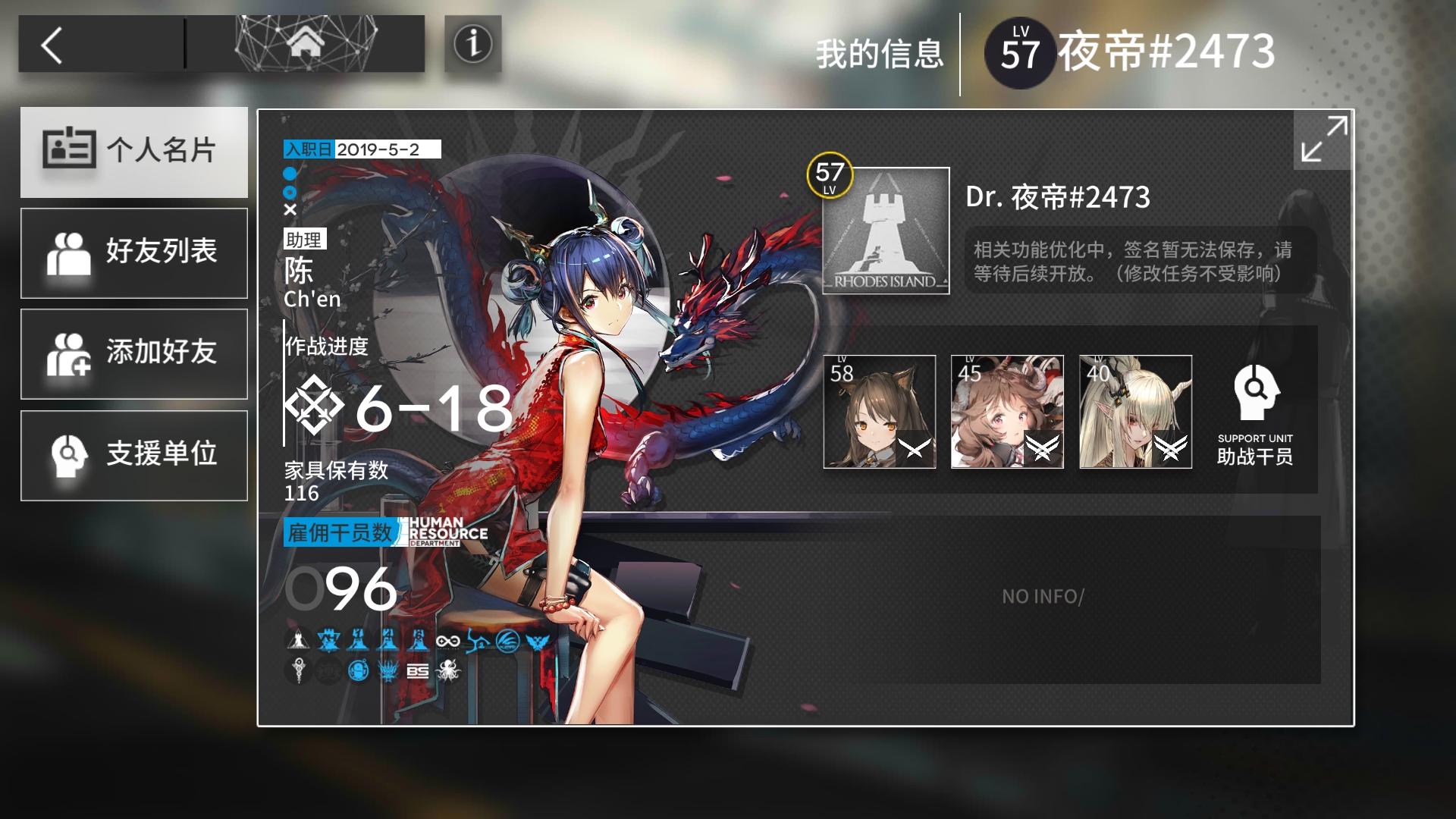The image size is (1456, 819).
Task: Click the Karlan Trade faction icon
Action: [x=479, y=641]
